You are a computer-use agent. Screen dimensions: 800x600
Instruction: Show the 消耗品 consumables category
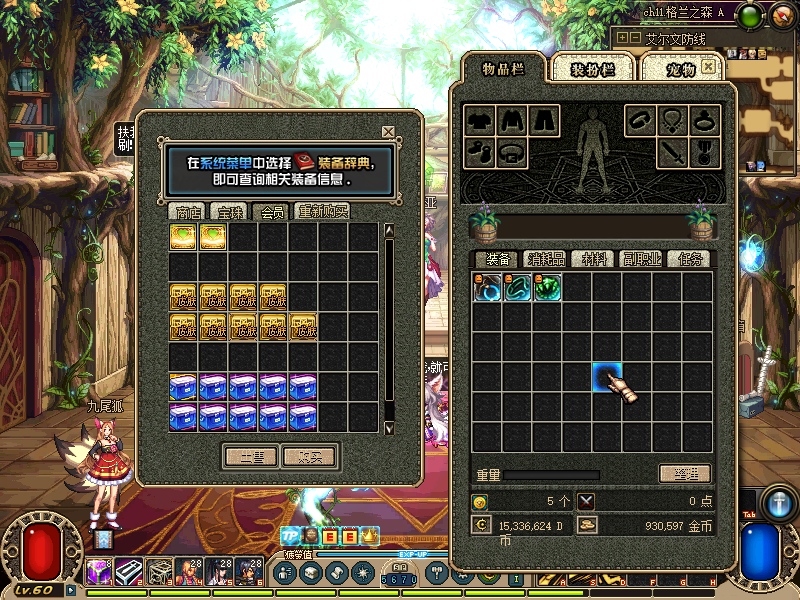coord(546,259)
